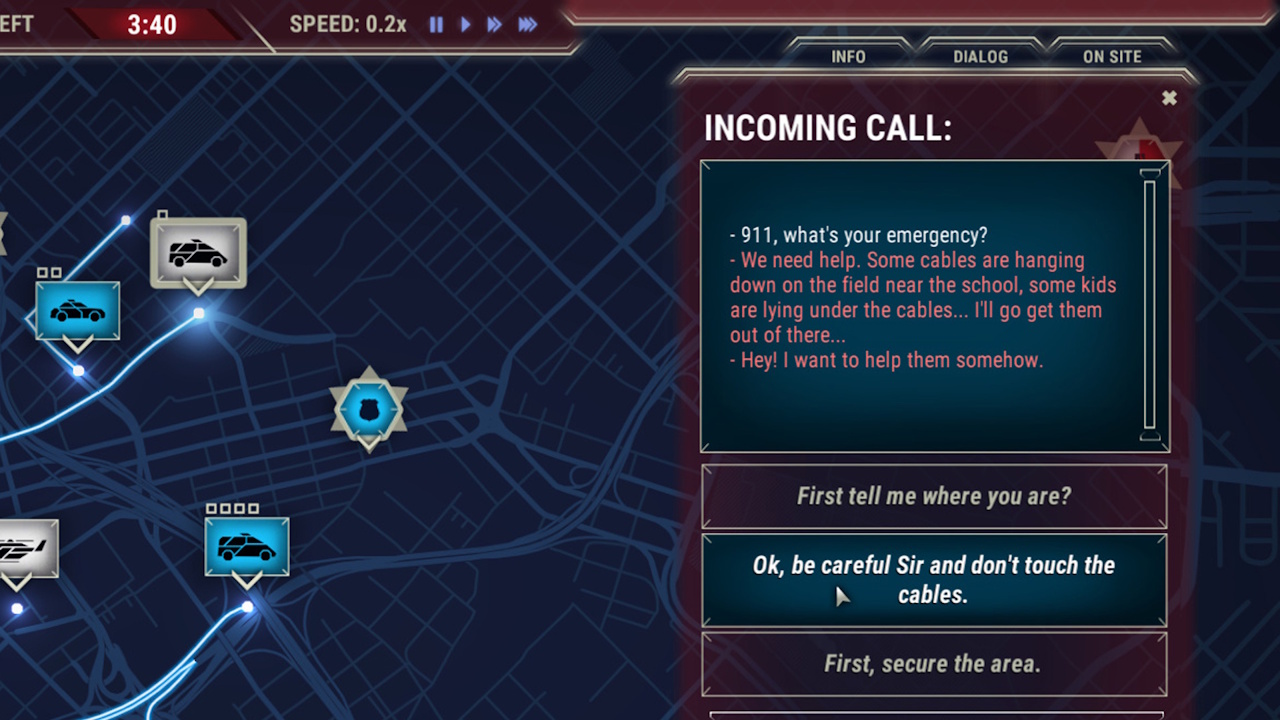Pick the response 'First, secure the area.'

(934, 663)
